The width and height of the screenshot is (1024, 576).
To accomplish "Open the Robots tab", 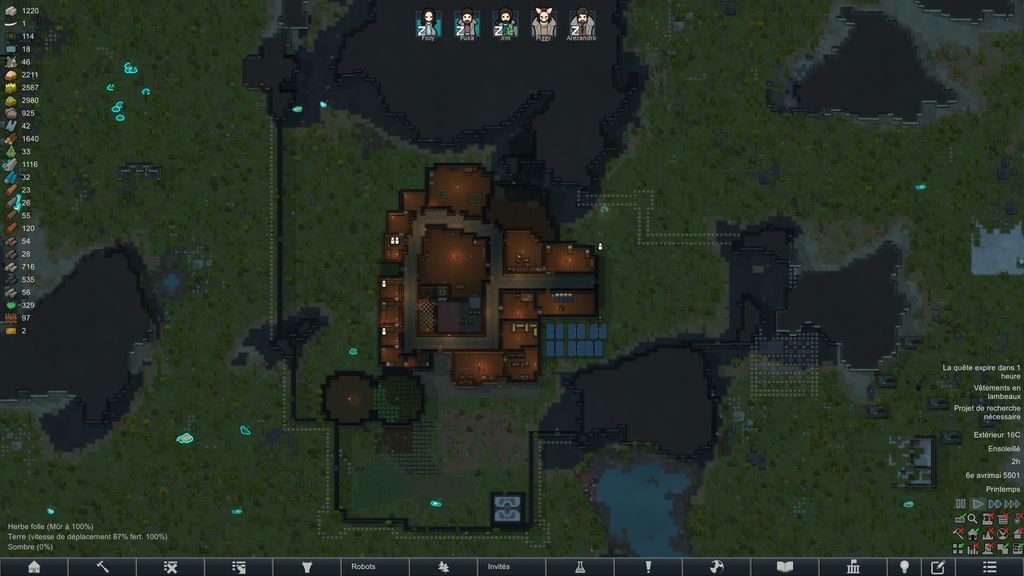I will click(363, 567).
